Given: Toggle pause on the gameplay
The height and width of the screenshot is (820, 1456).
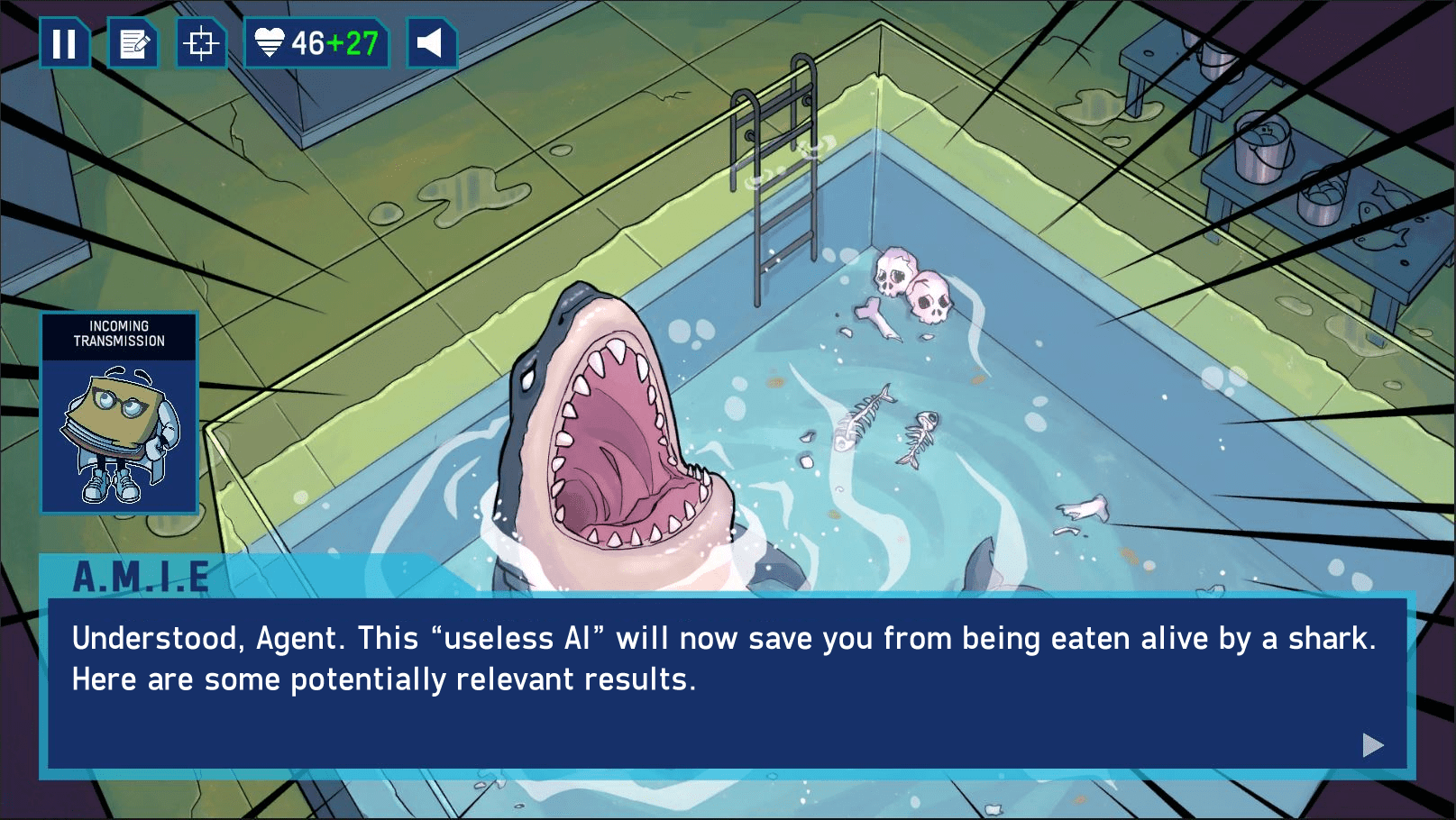Looking at the screenshot, I should [64, 42].
